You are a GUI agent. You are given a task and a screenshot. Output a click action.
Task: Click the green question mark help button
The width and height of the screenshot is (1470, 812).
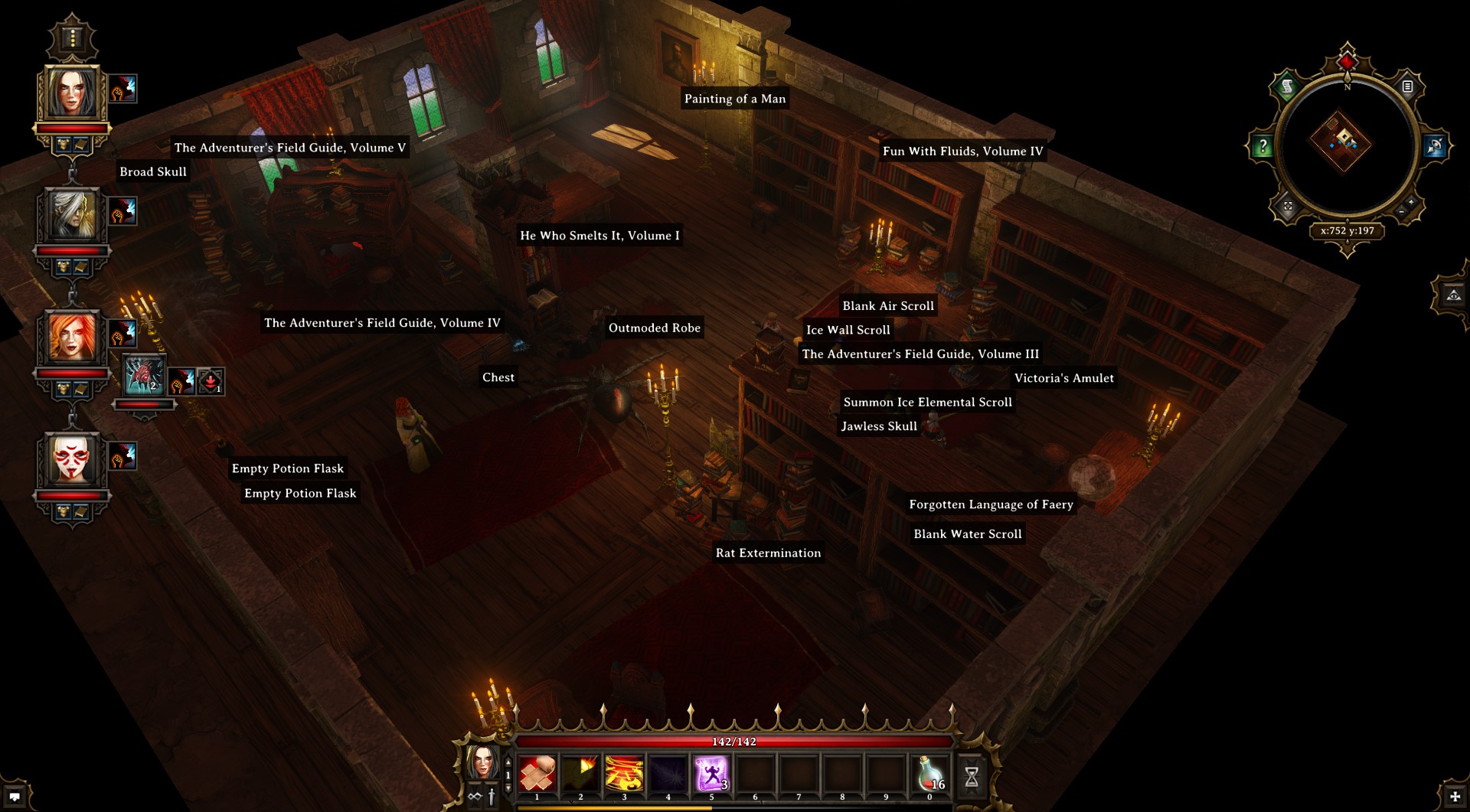1263,145
